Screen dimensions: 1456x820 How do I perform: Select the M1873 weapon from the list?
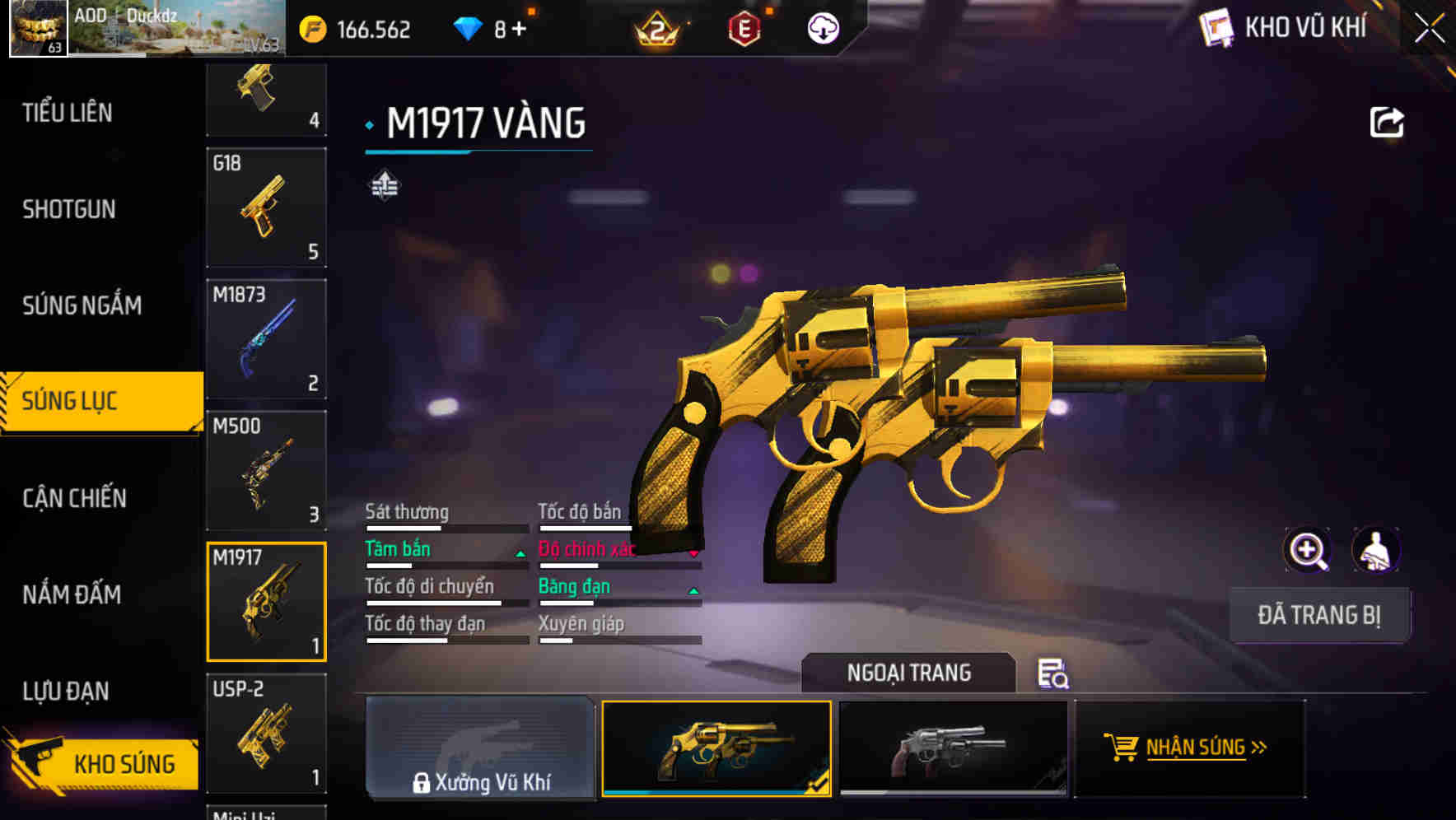(265, 338)
